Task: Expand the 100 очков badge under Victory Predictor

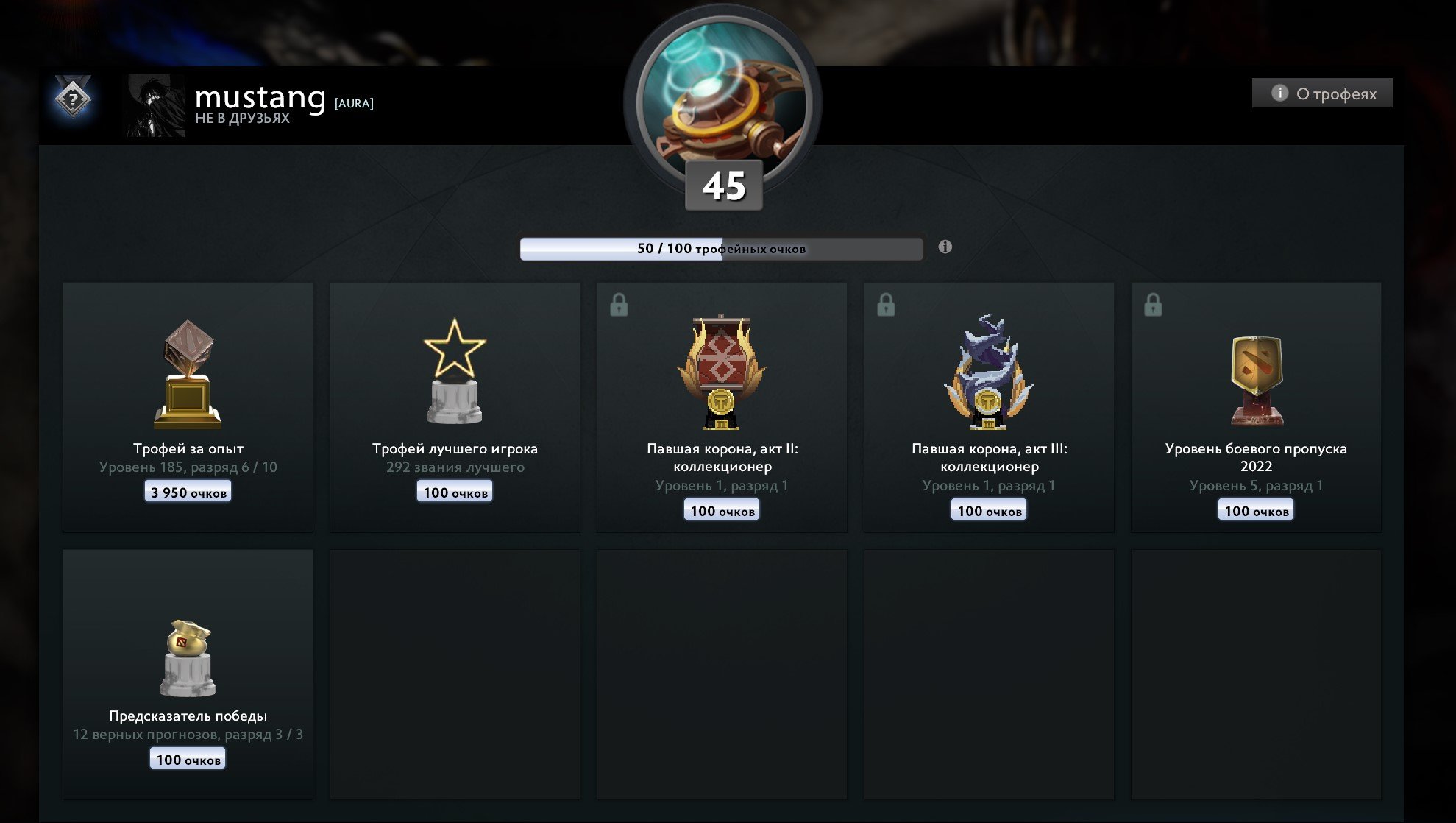Action: tap(186, 757)
